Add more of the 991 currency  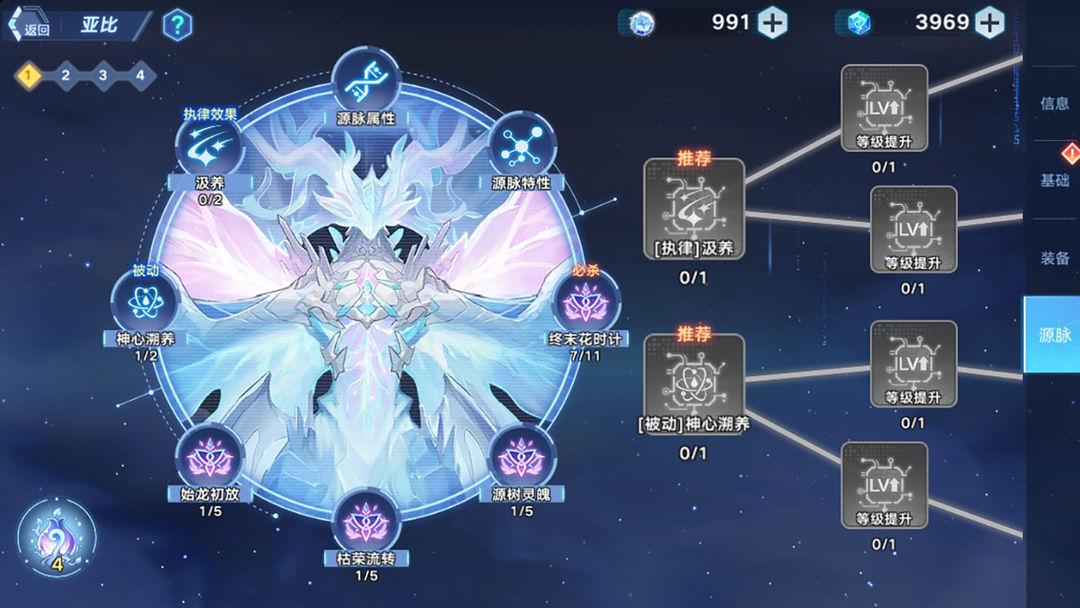pos(772,22)
